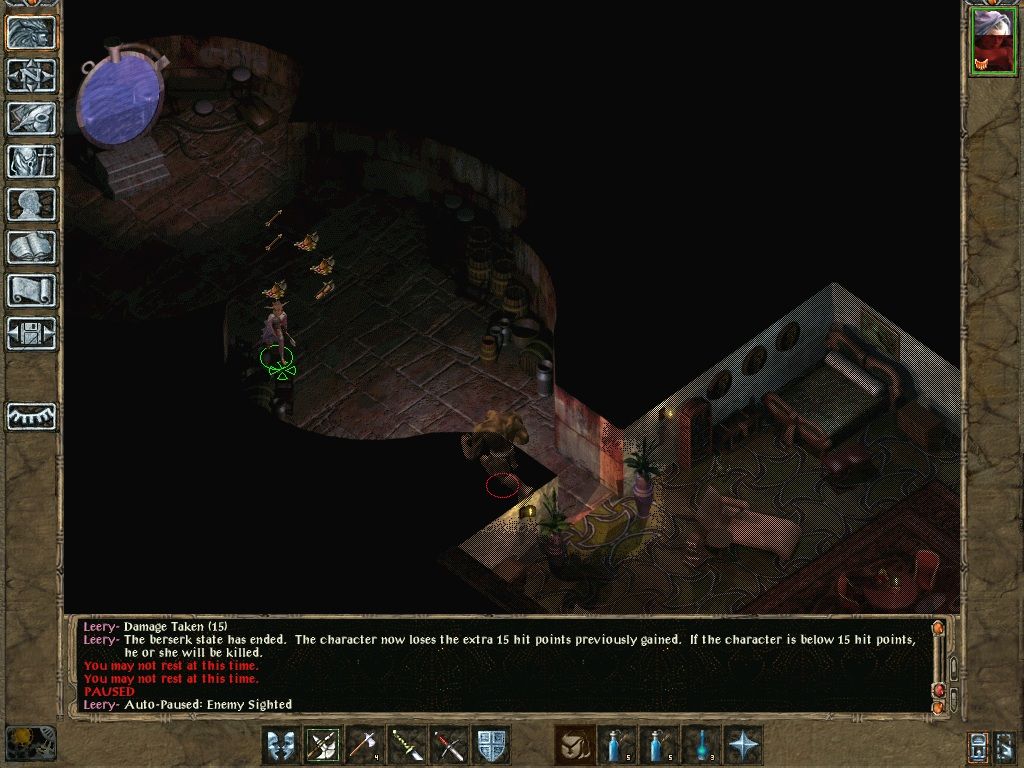1024x768 pixels.
Task: Equip the green-hilted sword slot
Action: (408, 745)
